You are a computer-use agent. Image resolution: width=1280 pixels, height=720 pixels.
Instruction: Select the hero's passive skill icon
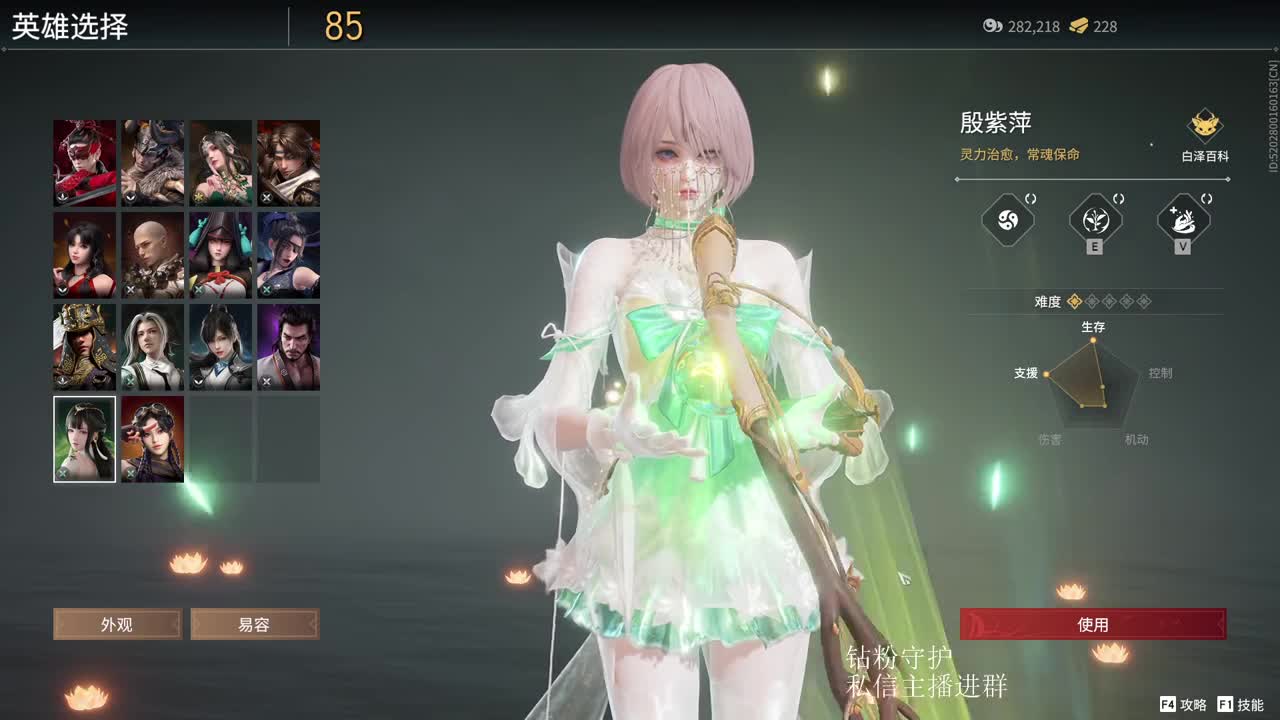tap(1008, 222)
